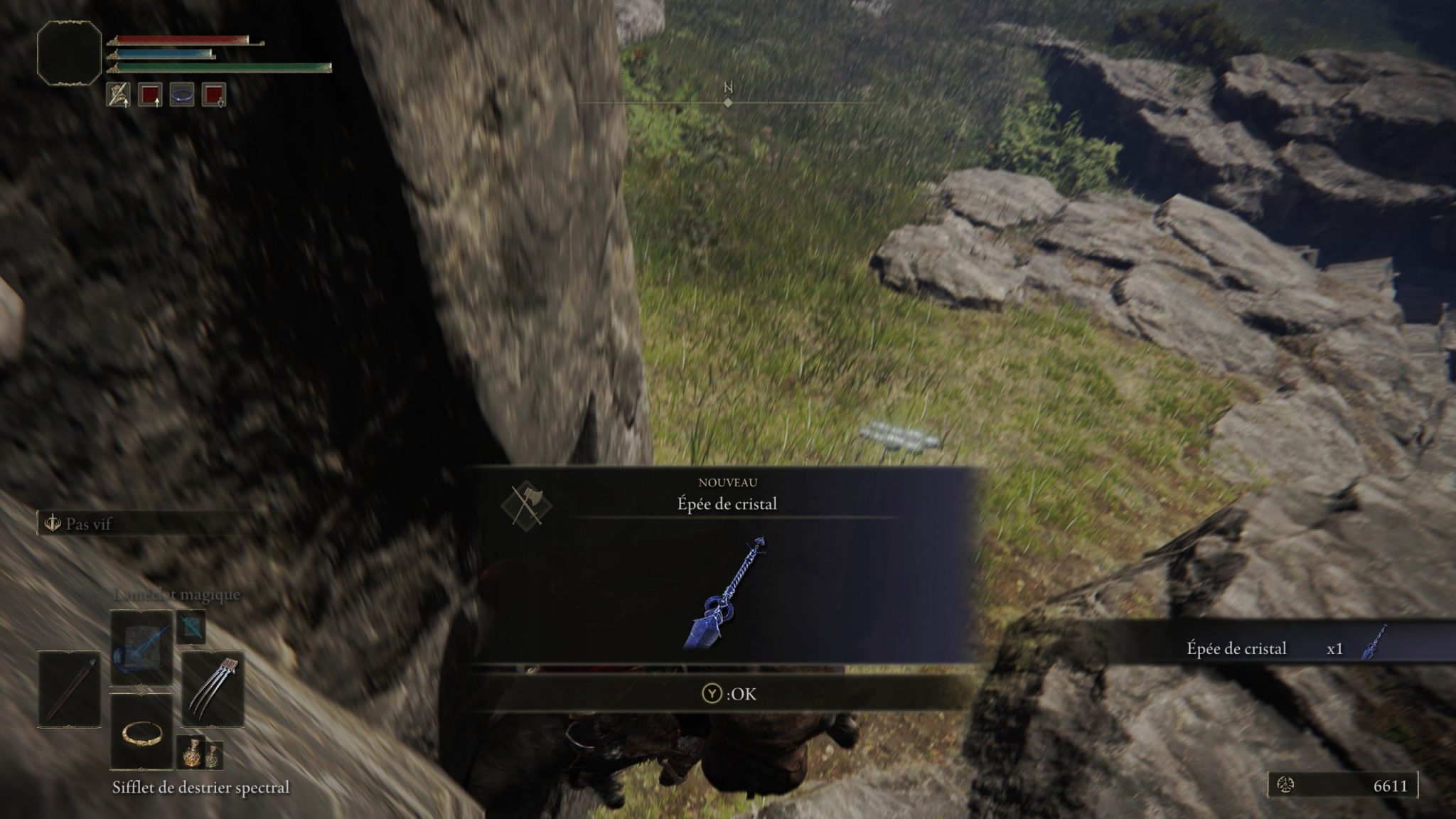
Task: Click the cerulean flask icon beside the crimson flask
Action: [x=214, y=756]
